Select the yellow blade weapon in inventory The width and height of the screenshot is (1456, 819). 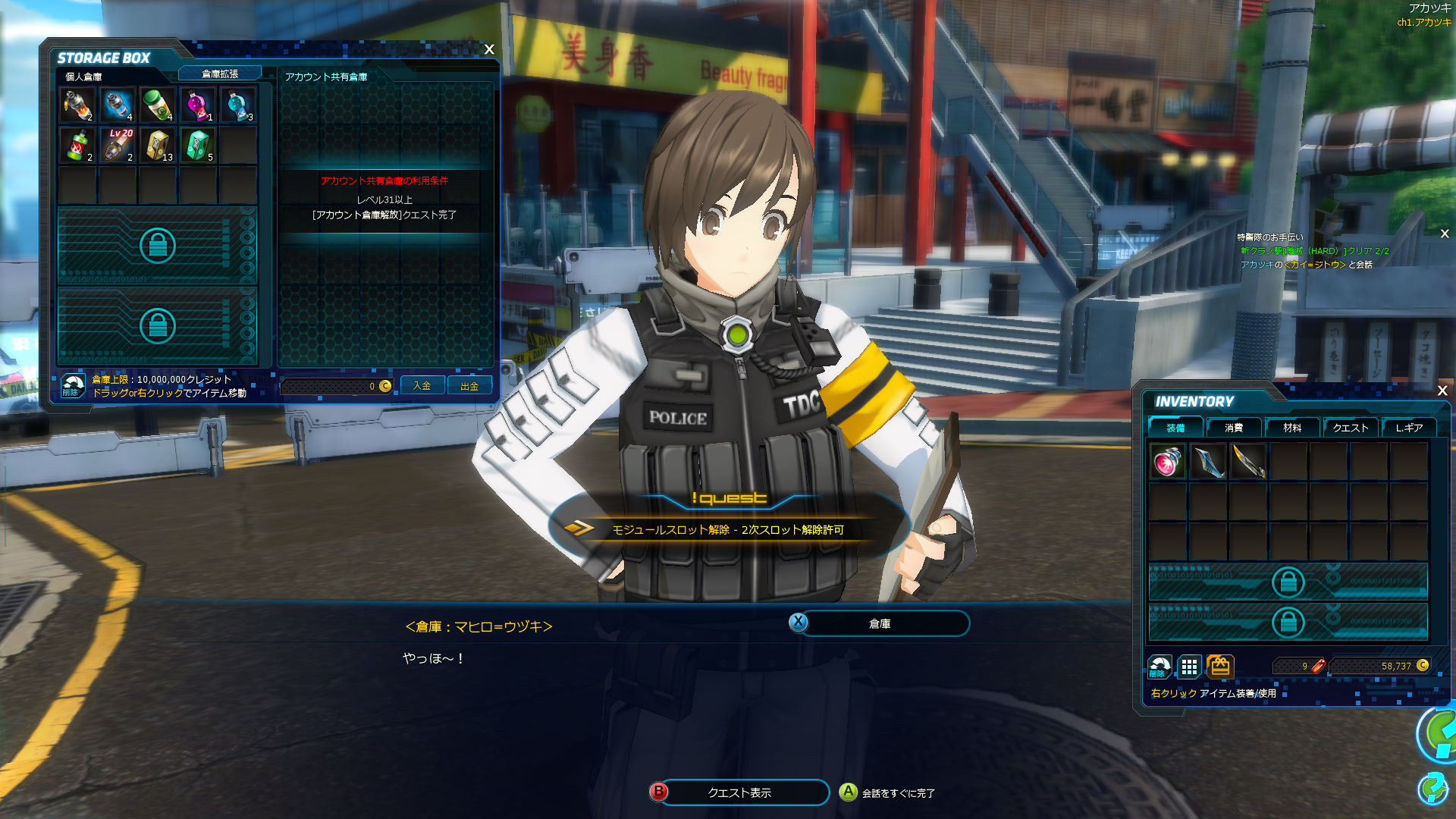pyautogui.click(x=1248, y=461)
